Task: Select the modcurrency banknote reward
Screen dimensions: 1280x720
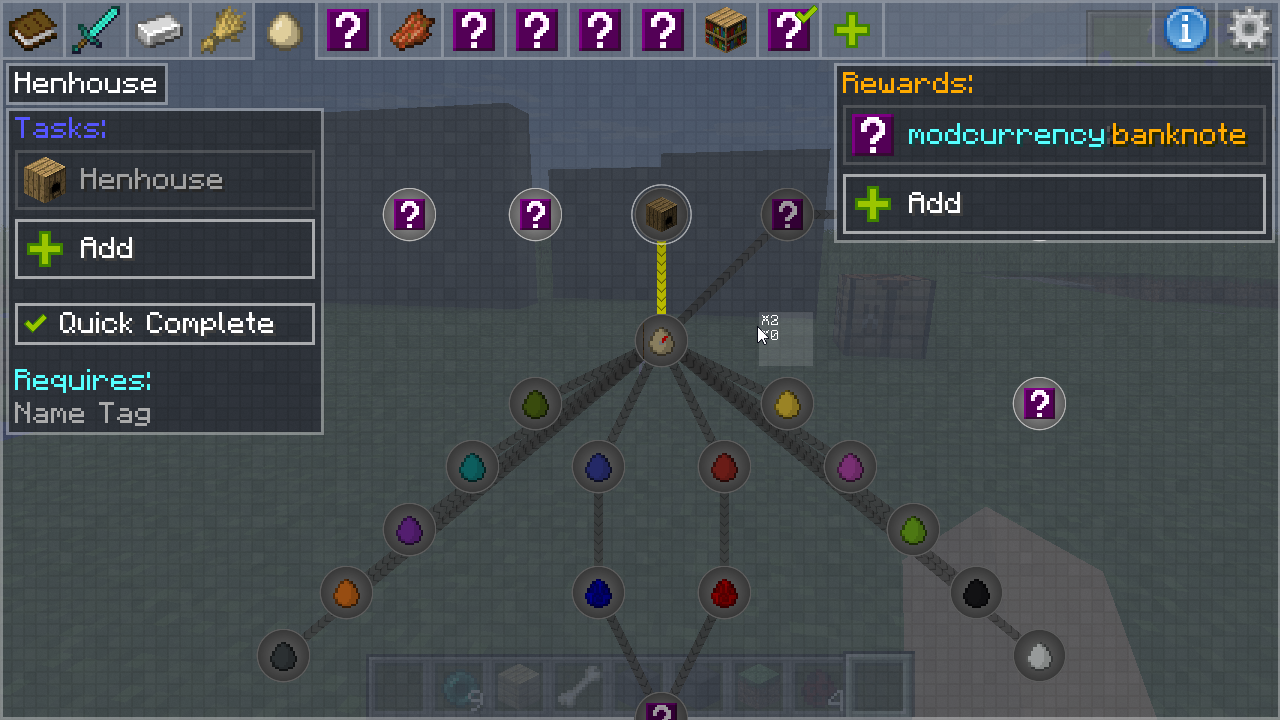Action: [x=1054, y=135]
